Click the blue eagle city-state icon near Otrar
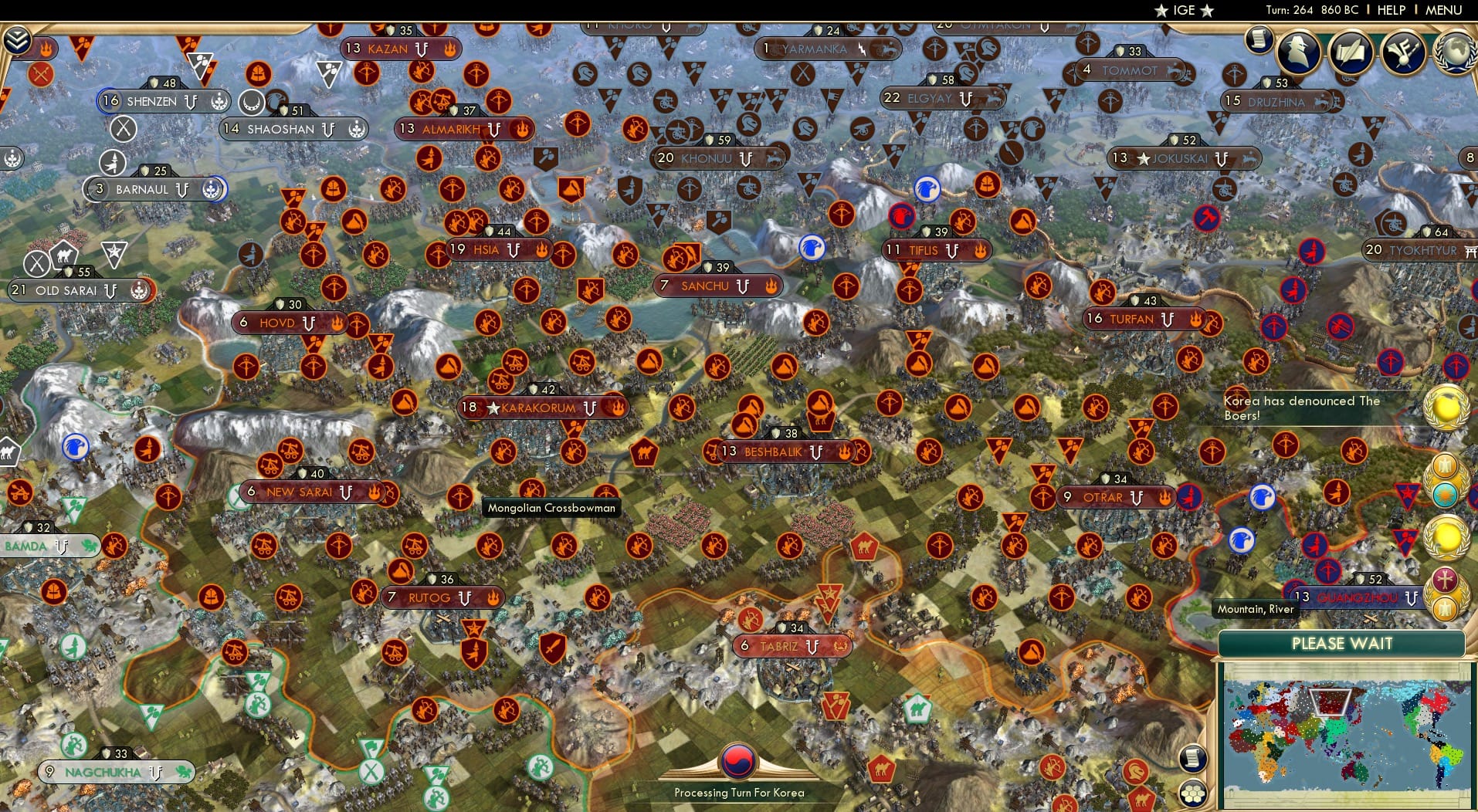Screen dimensions: 1478x812 [x=1263, y=498]
